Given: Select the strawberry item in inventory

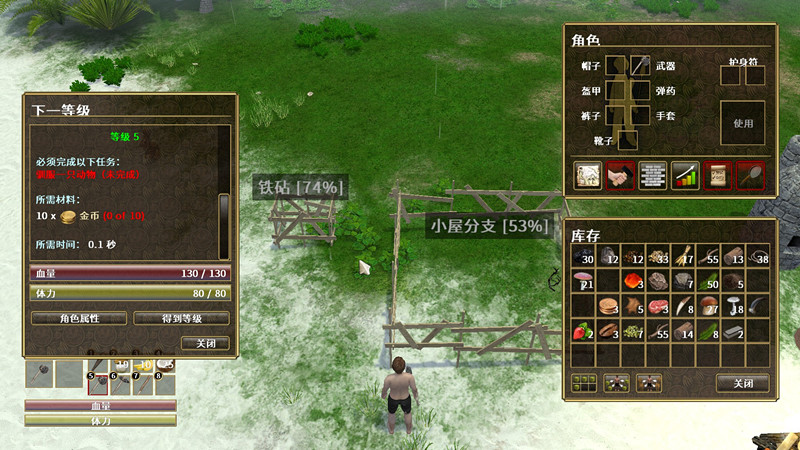Looking at the screenshot, I should coord(582,330).
